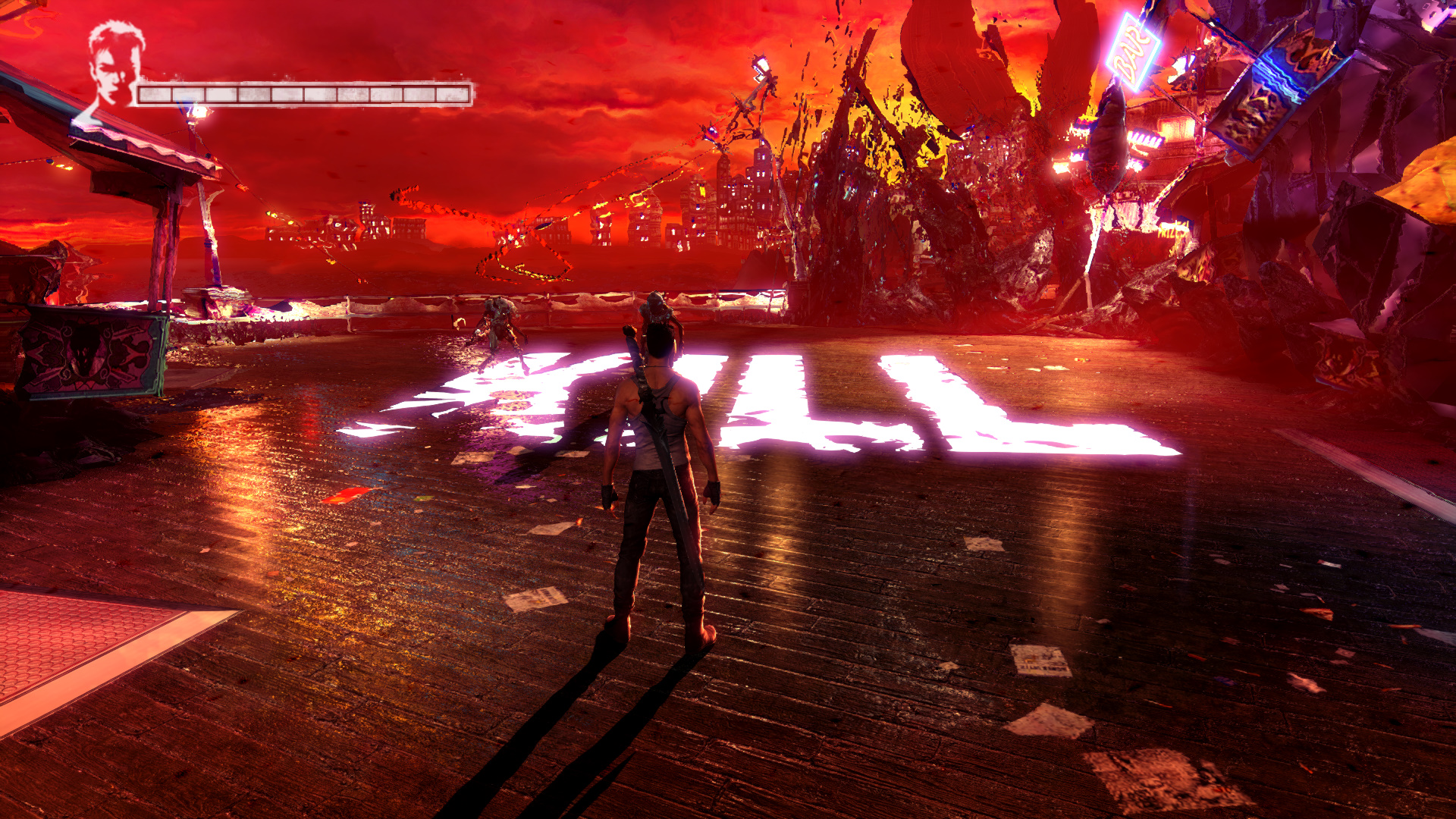Click Dante's portrait icon on the HUD

point(114,68)
